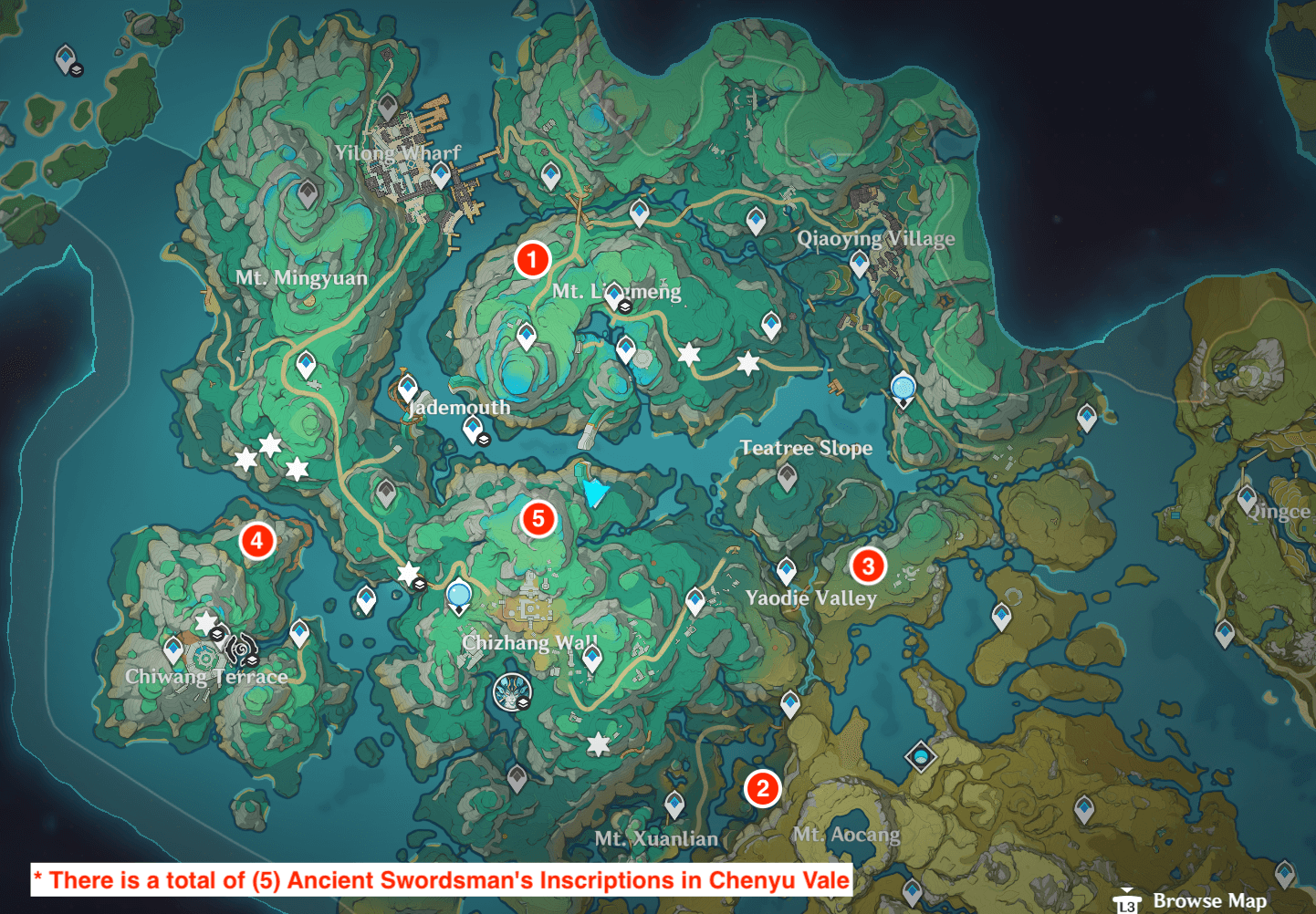Viewport: 1316px width, 914px height.
Task: Select the red marker 5 above Chizhang Wall
Action: [x=539, y=521]
